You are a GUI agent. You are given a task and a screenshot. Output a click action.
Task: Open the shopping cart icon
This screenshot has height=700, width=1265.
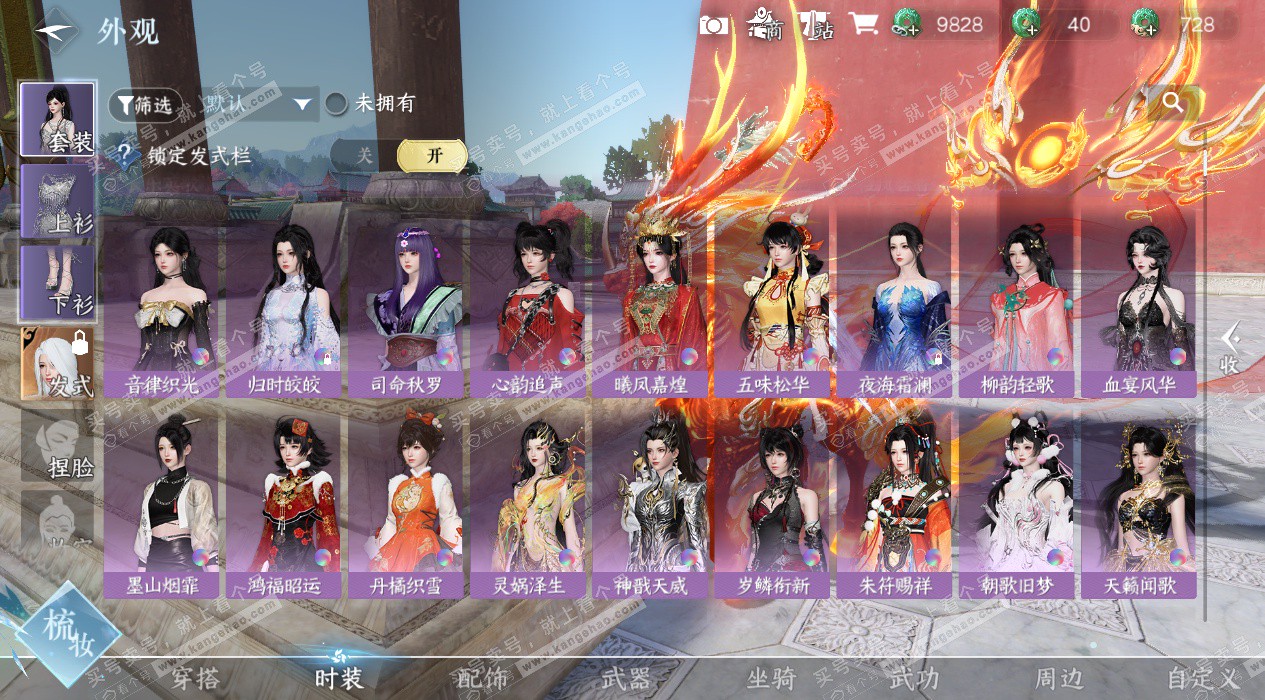click(x=861, y=25)
